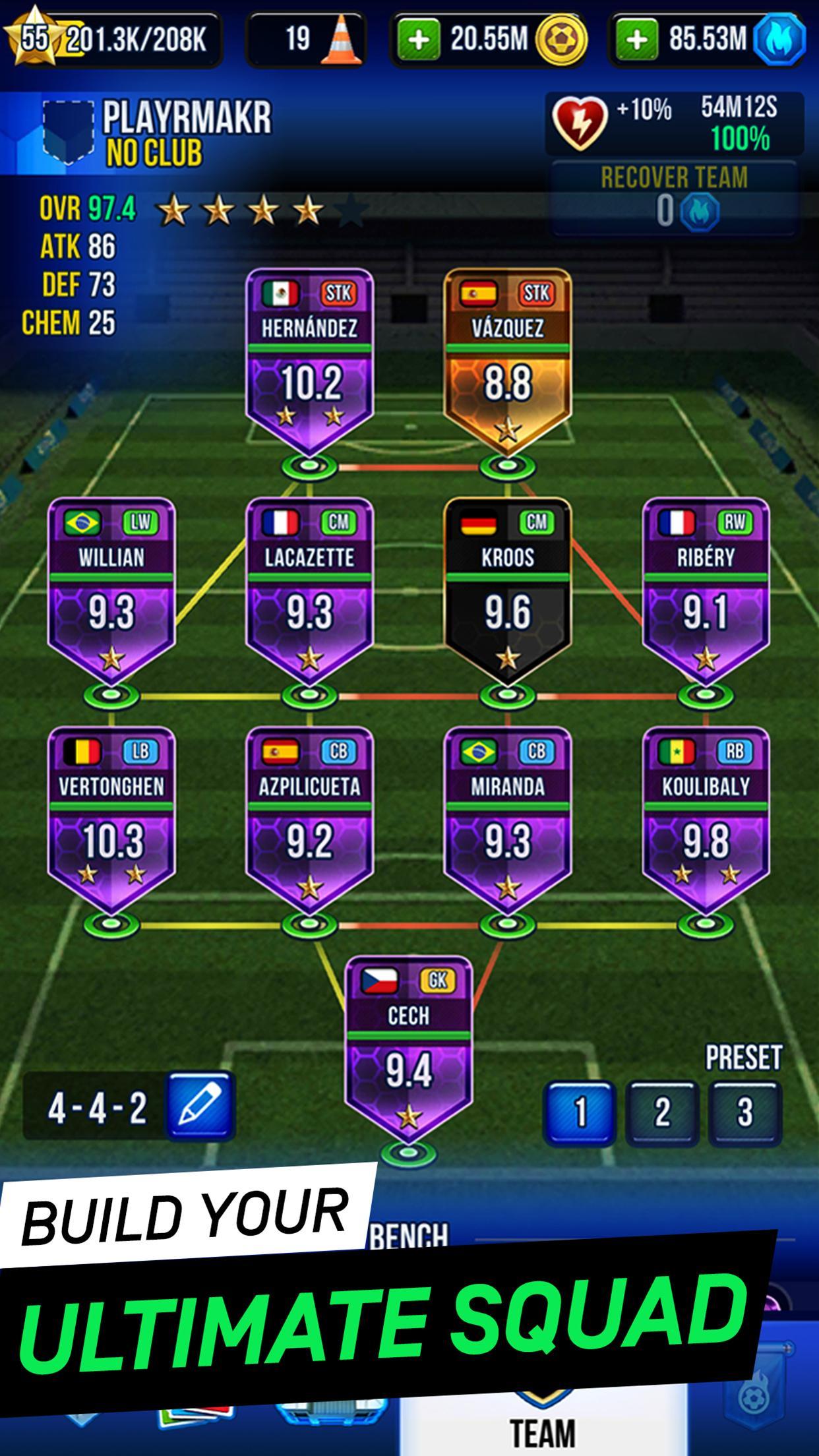This screenshot has height=1456, width=819.
Task: Edit the 4-4-2 formation
Action: click(x=200, y=1107)
